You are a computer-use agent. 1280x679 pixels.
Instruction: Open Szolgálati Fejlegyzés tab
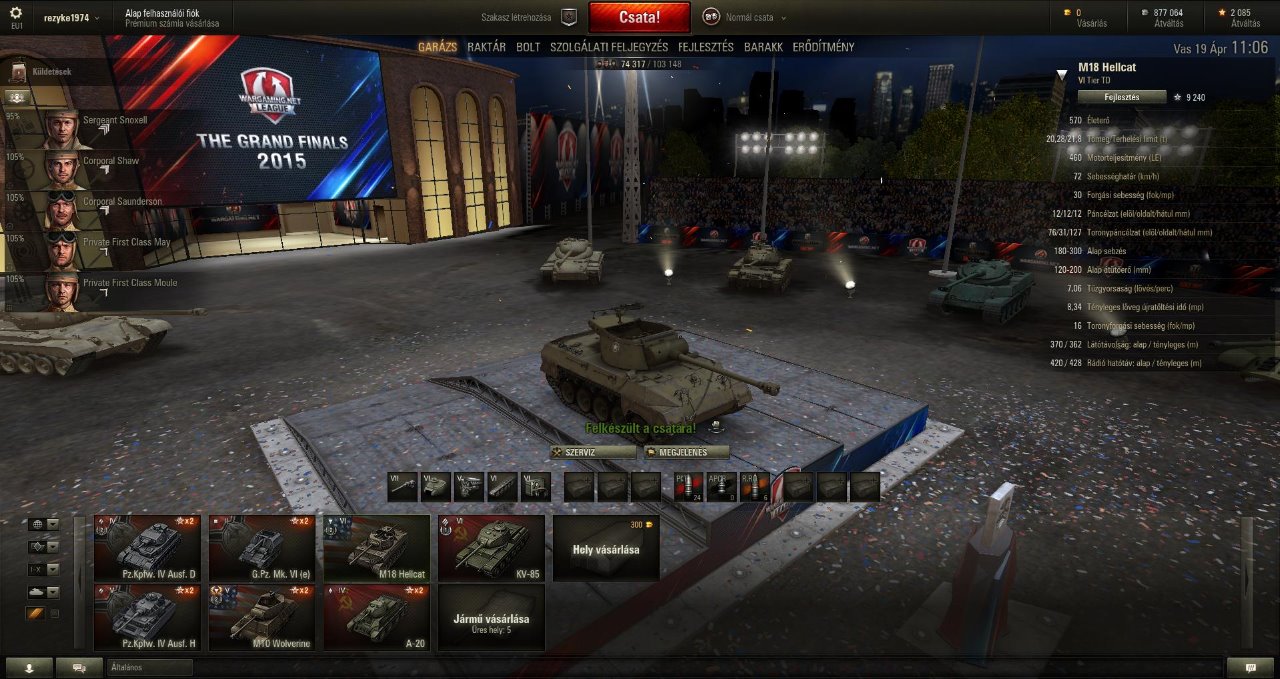click(609, 47)
